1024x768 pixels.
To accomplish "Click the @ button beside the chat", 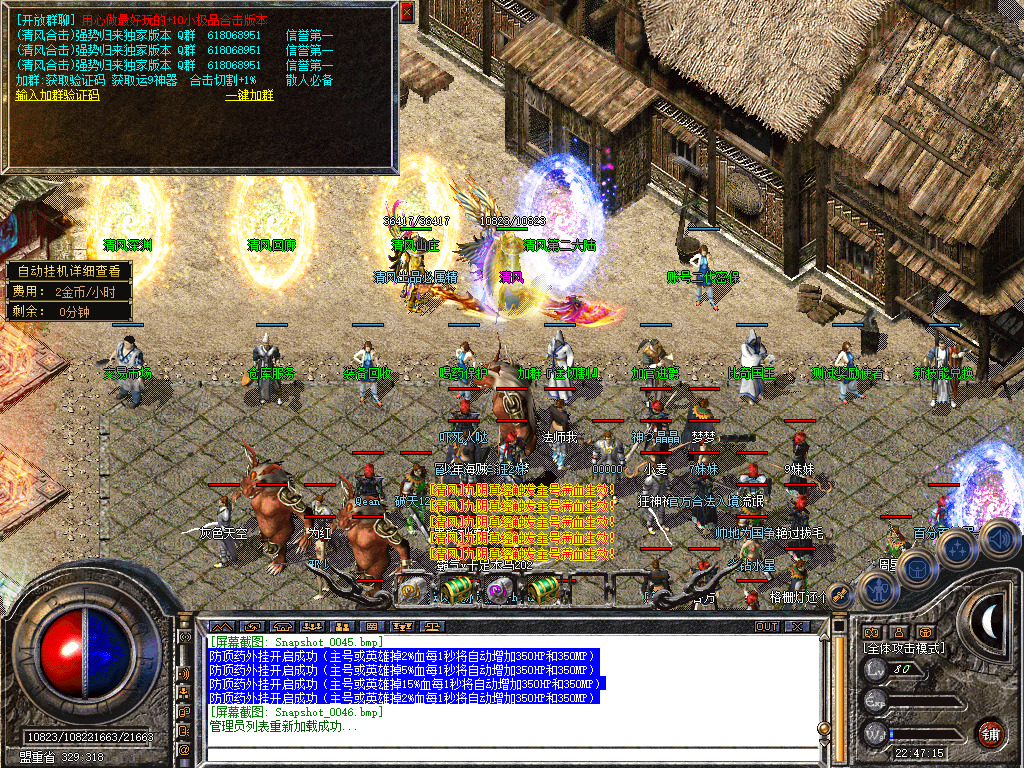I will pyautogui.click(x=185, y=749).
